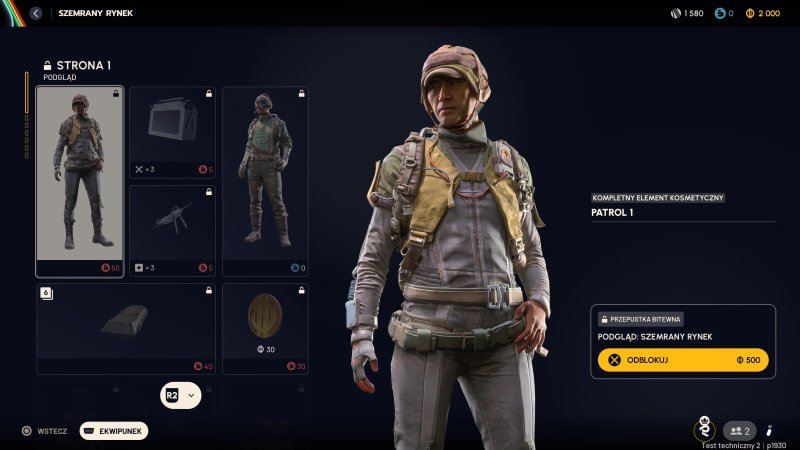Select the Patrol 1 outfit tile
800x450 pixels.
click(x=80, y=180)
